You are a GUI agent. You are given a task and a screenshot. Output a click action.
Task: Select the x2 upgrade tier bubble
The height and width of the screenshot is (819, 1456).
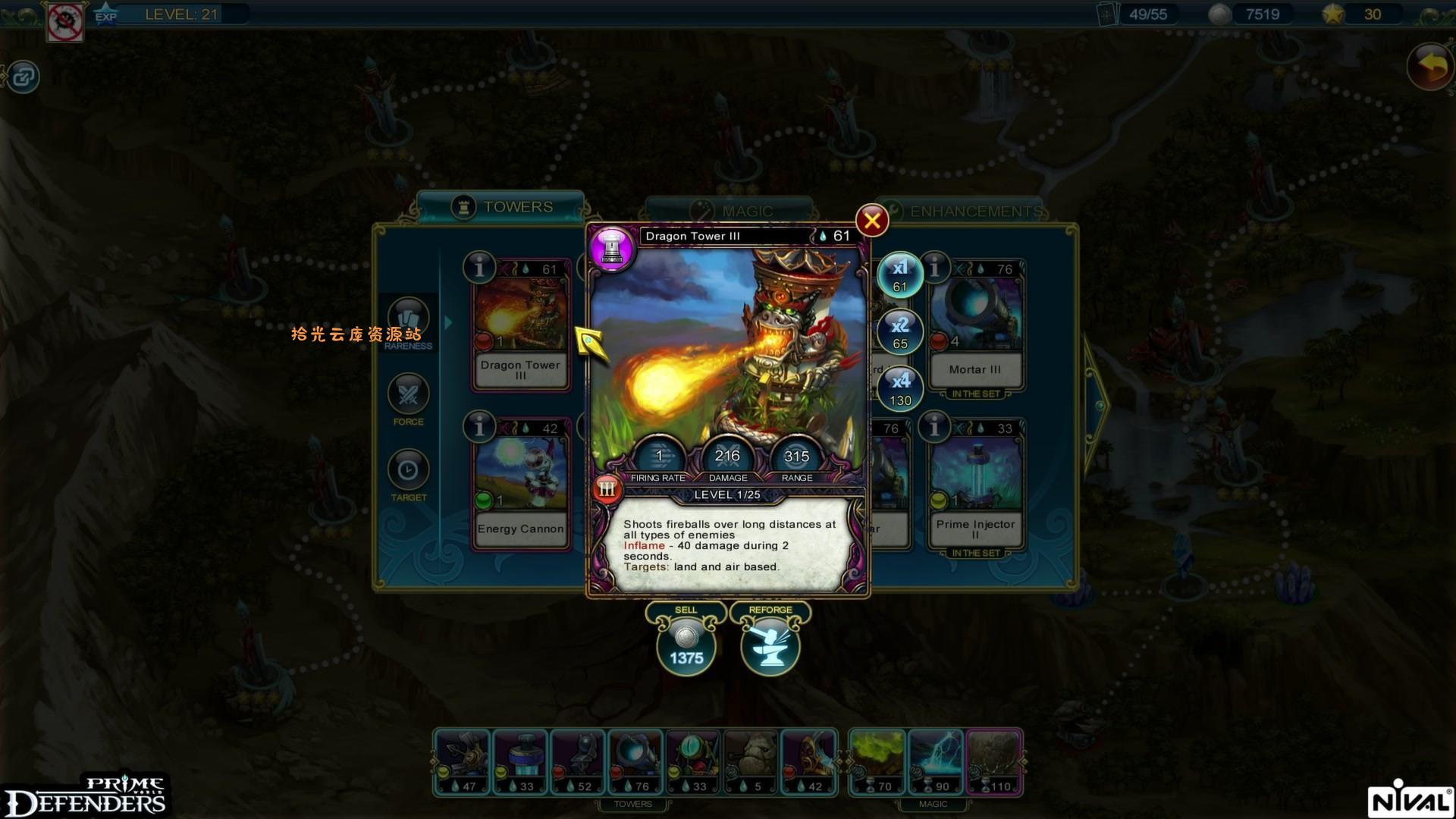pos(900,332)
